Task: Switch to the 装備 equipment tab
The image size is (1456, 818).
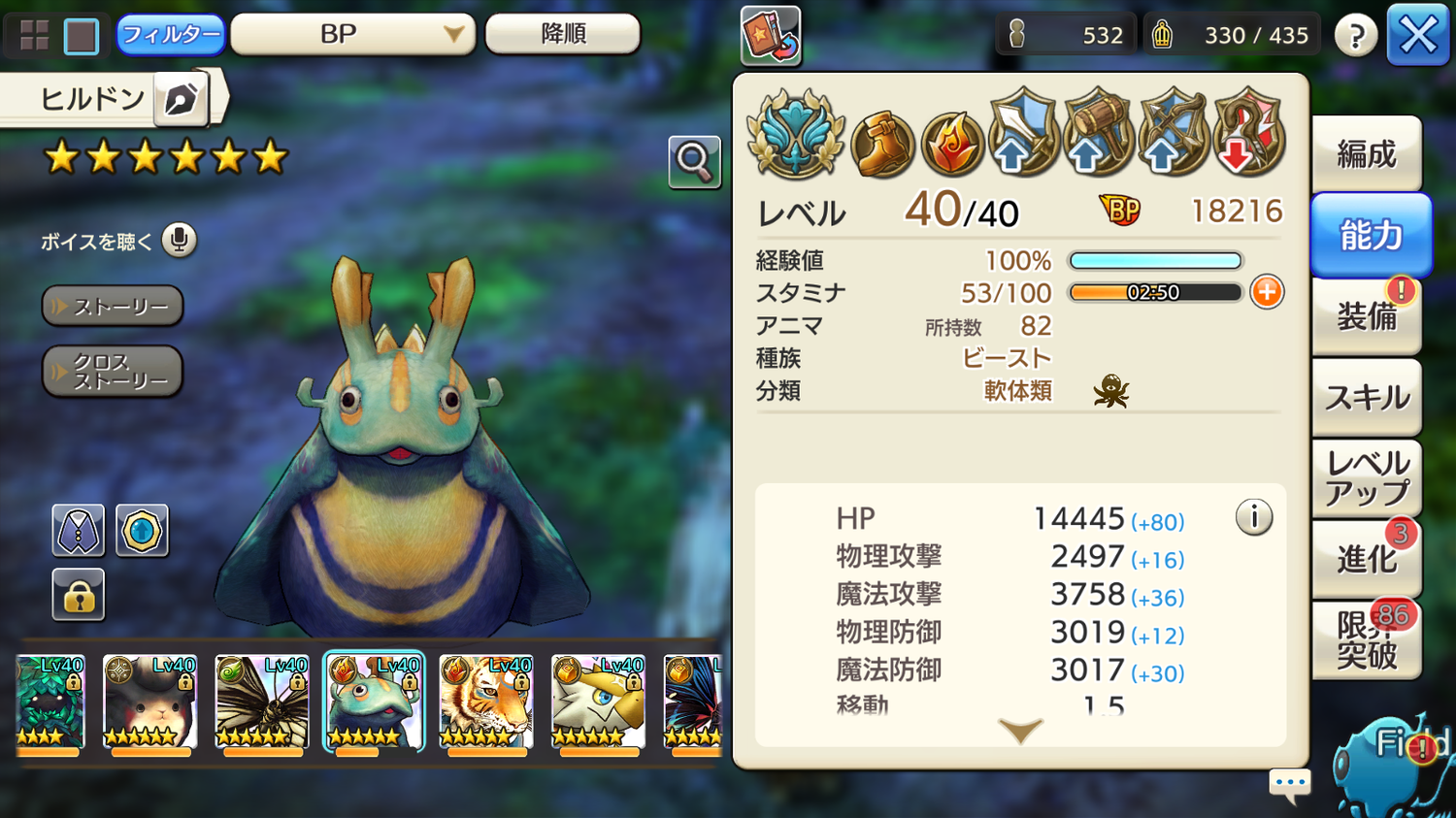Action: click(x=1366, y=315)
